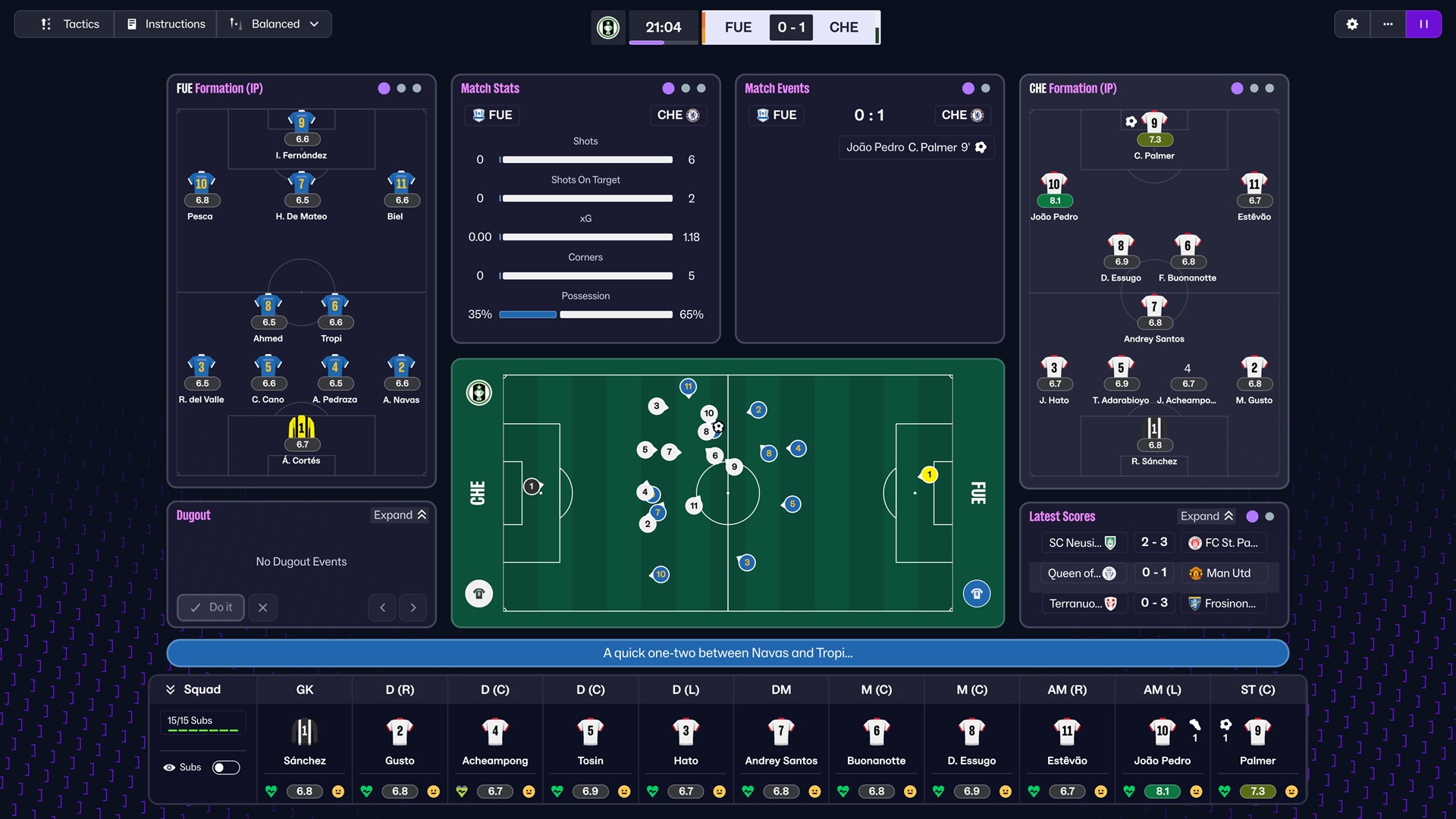Click the eye icon beside Subs
The image size is (1456, 819).
coord(169,767)
